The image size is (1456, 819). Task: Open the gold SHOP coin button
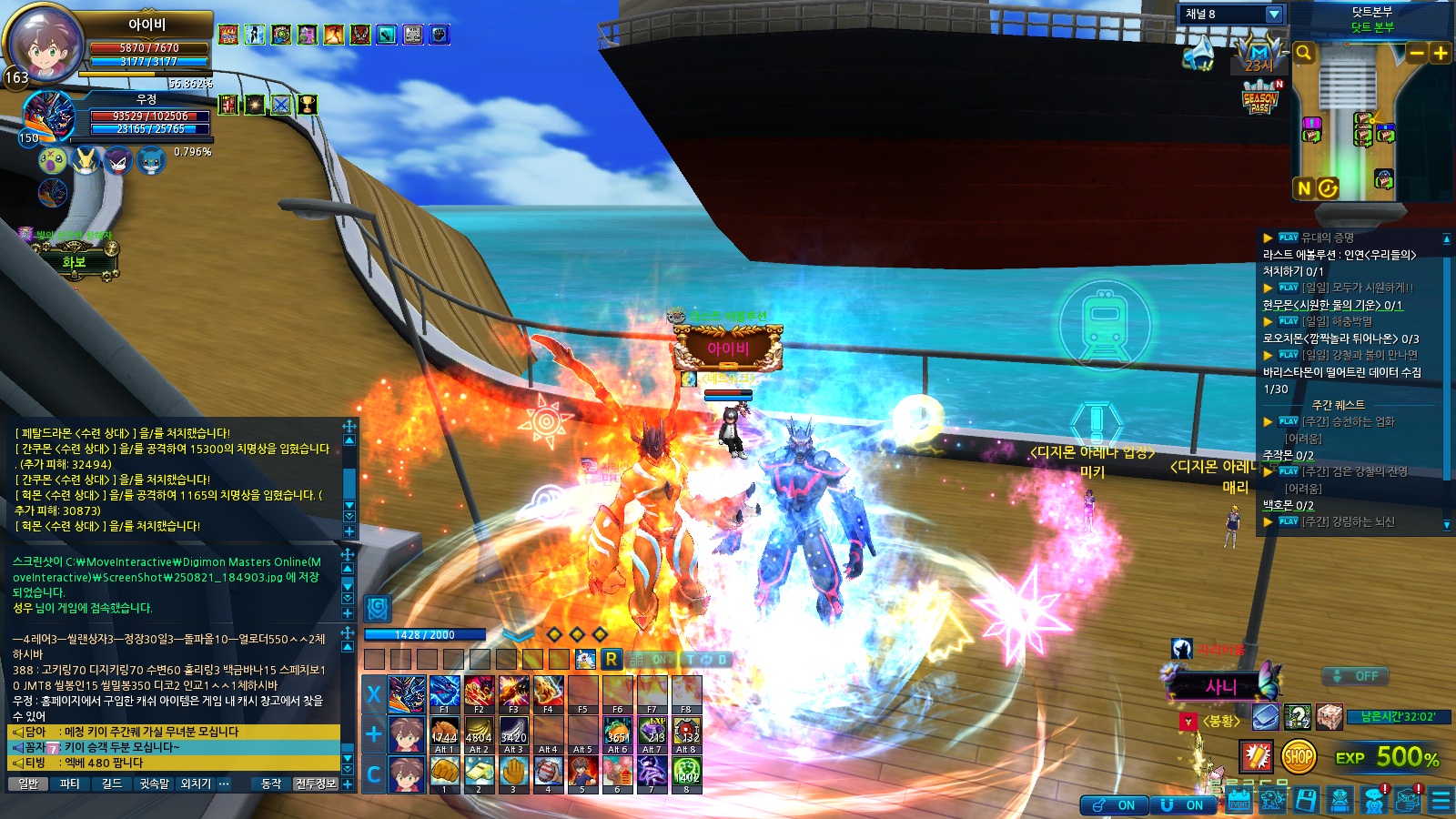(1299, 756)
